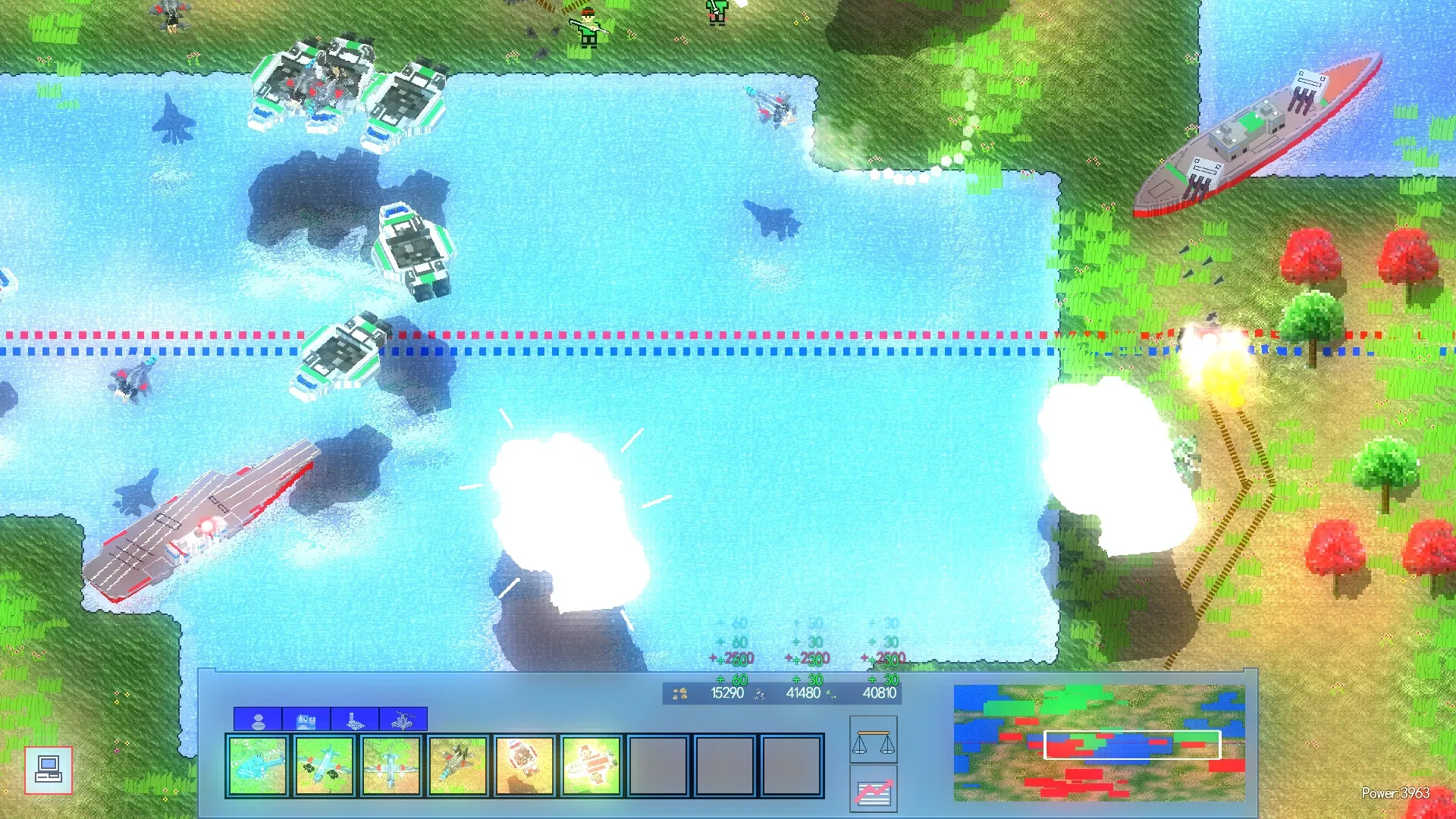The image size is (1456, 819).
Task: Open the game menu via computer icon
Action: (48, 770)
